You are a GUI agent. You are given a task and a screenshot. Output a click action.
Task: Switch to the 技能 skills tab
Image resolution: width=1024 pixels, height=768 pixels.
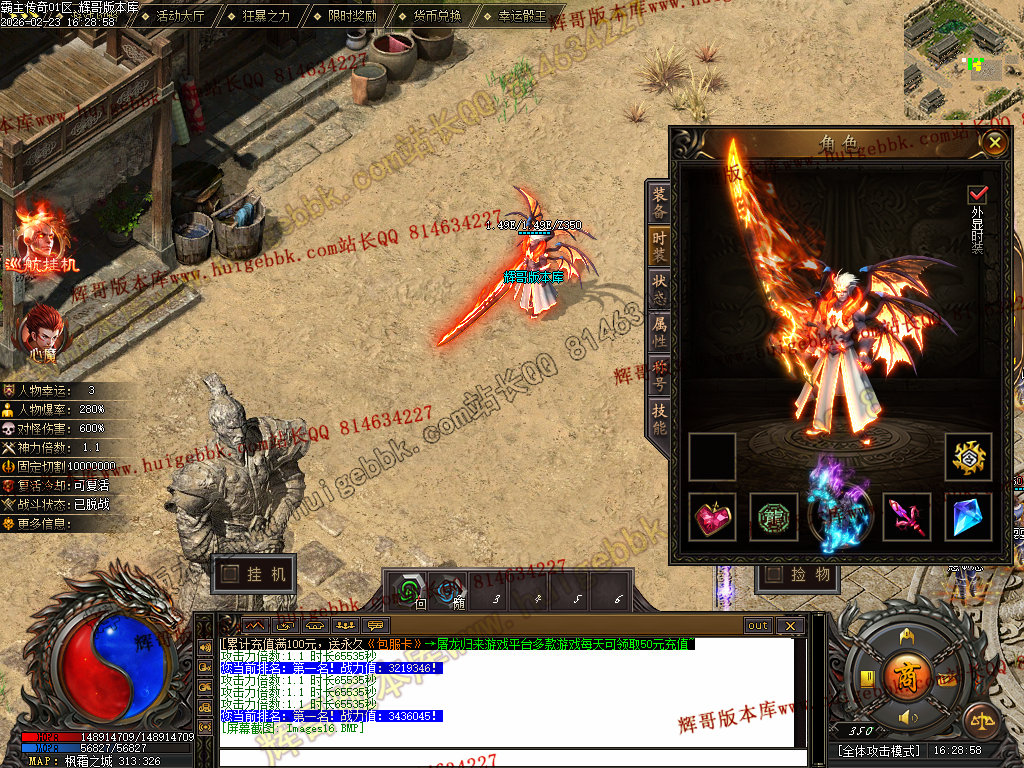(659, 419)
